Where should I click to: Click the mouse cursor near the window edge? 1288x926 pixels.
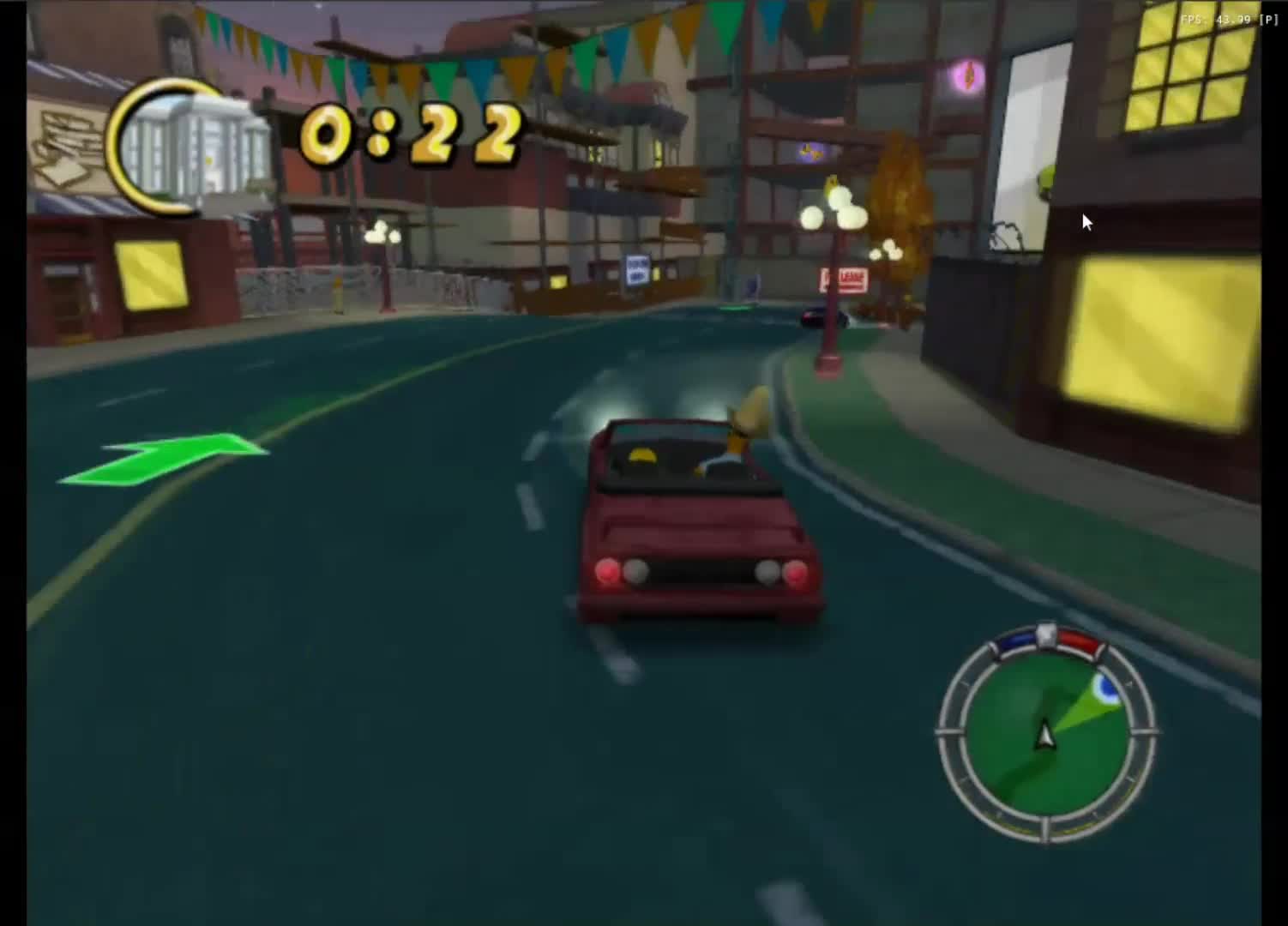[1086, 221]
